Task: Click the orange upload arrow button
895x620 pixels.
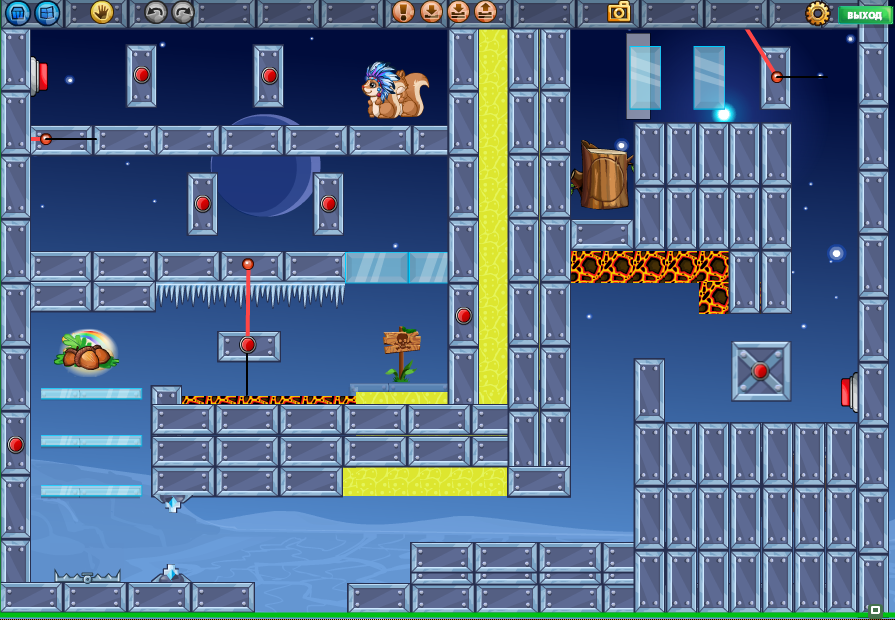Action: point(485,12)
